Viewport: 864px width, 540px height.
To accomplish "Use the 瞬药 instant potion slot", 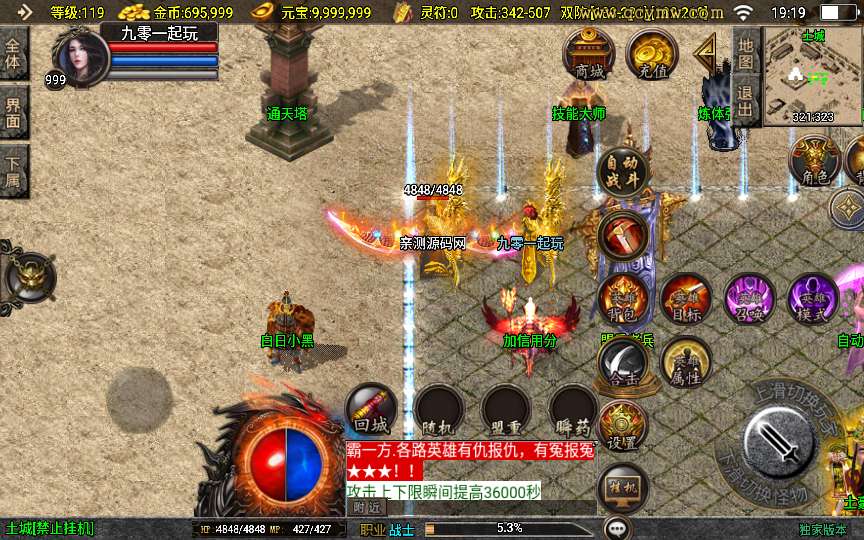I will point(573,410).
